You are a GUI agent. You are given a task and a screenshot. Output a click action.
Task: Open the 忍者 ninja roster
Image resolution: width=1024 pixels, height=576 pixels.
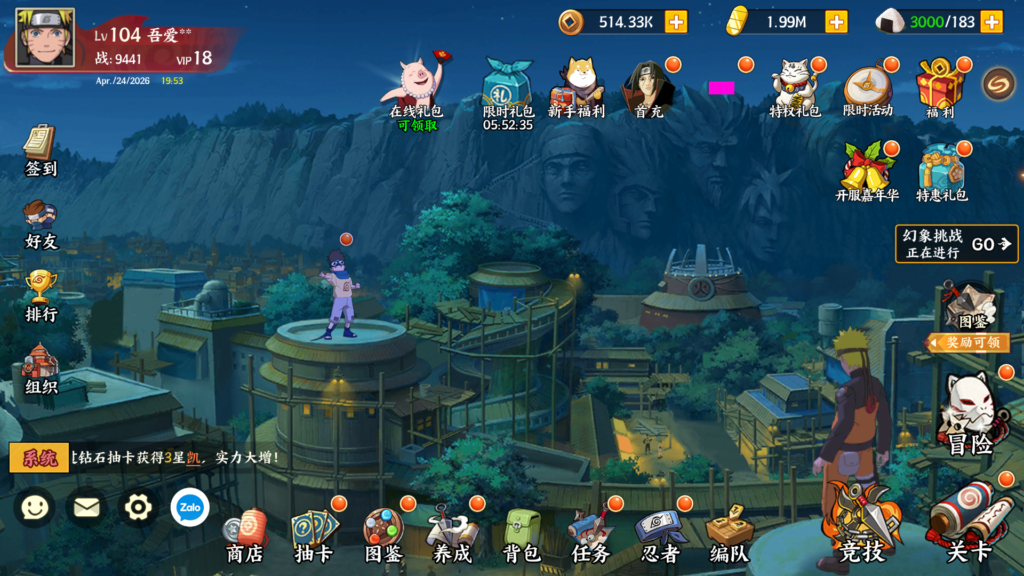(x=659, y=535)
